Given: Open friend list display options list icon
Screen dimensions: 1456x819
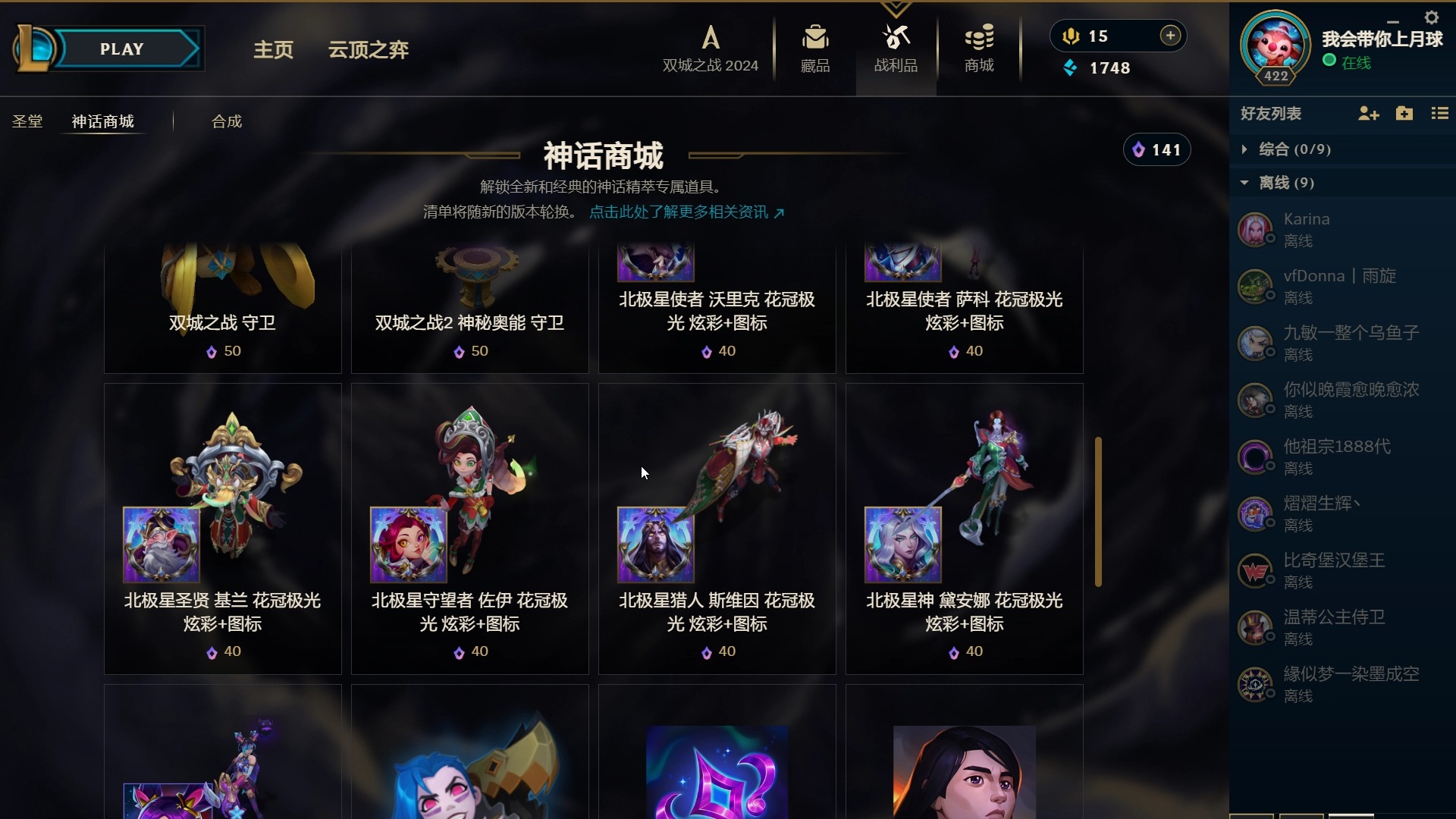Looking at the screenshot, I should 1440,114.
